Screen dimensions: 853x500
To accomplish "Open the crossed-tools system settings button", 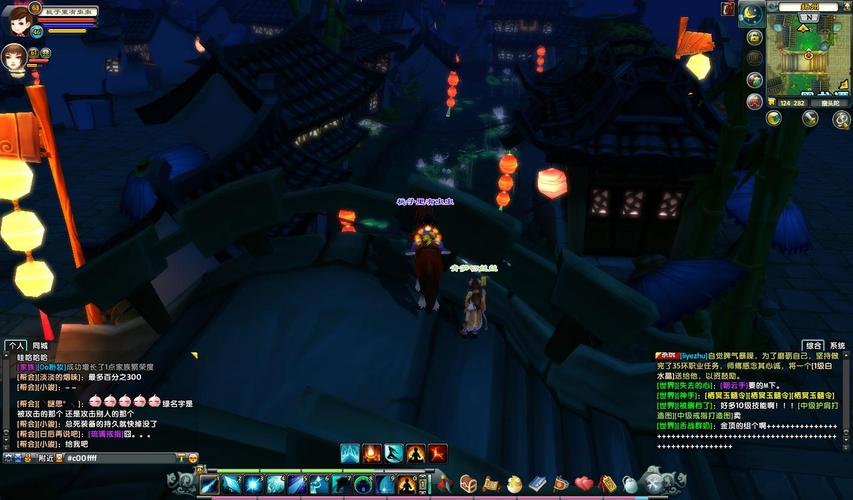I will [655, 484].
